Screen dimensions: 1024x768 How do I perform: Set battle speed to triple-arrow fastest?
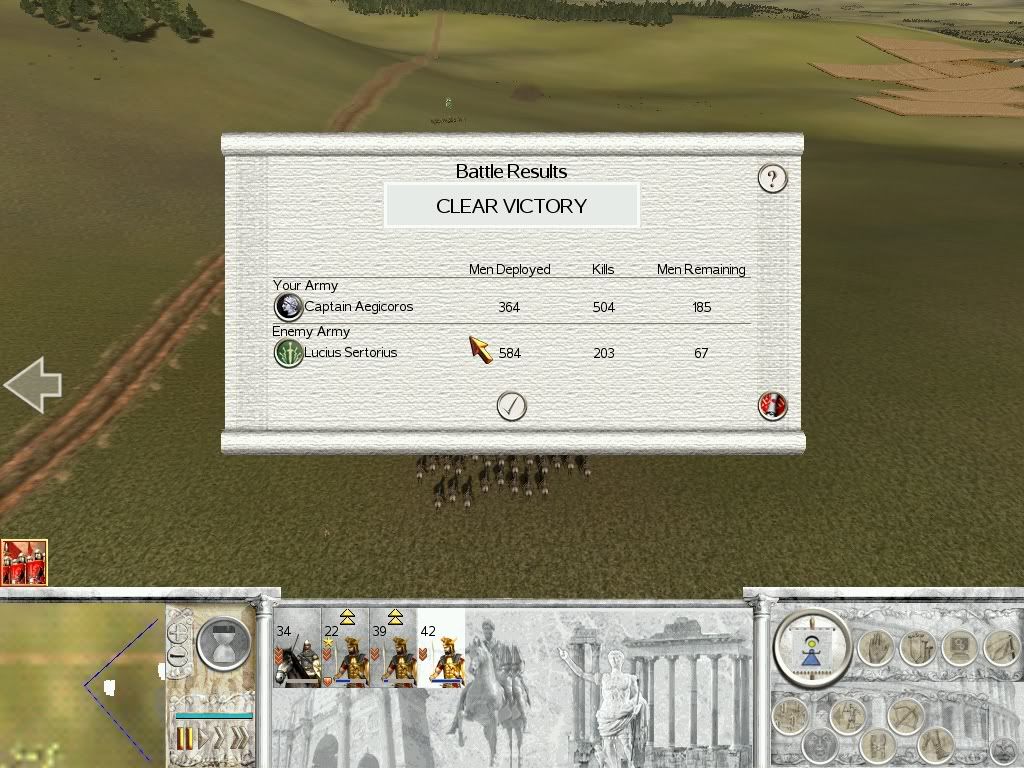point(238,739)
